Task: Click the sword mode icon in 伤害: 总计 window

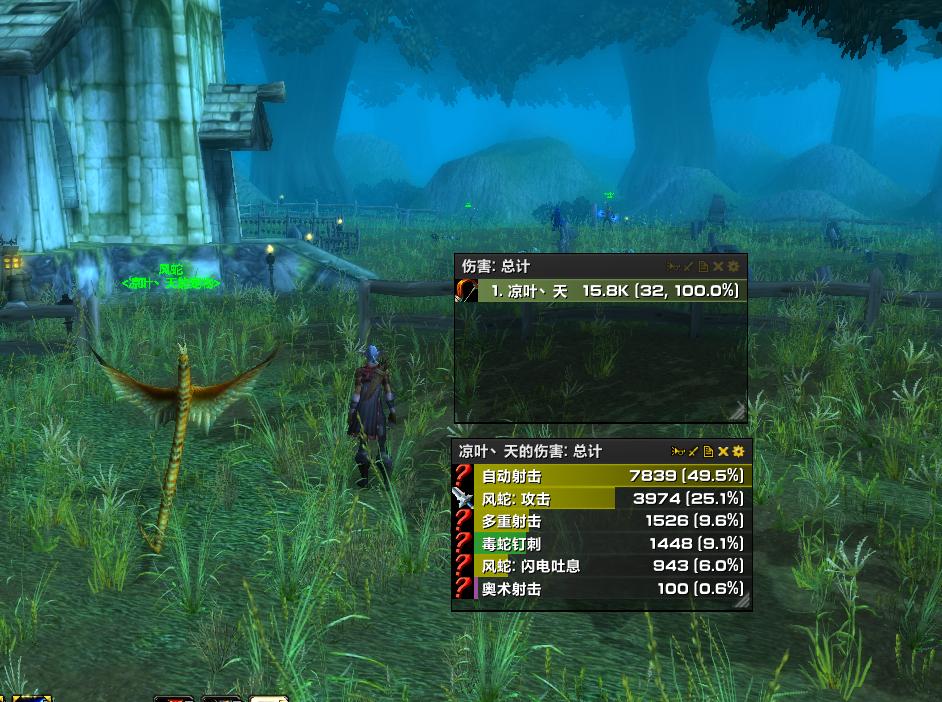Action: (689, 267)
